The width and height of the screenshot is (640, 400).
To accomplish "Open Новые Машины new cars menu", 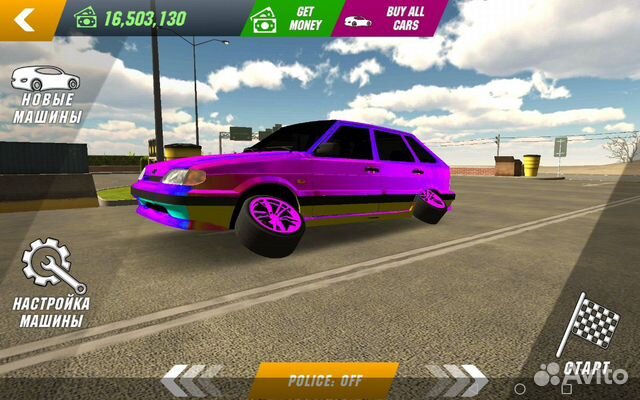I will tap(46, 97).
